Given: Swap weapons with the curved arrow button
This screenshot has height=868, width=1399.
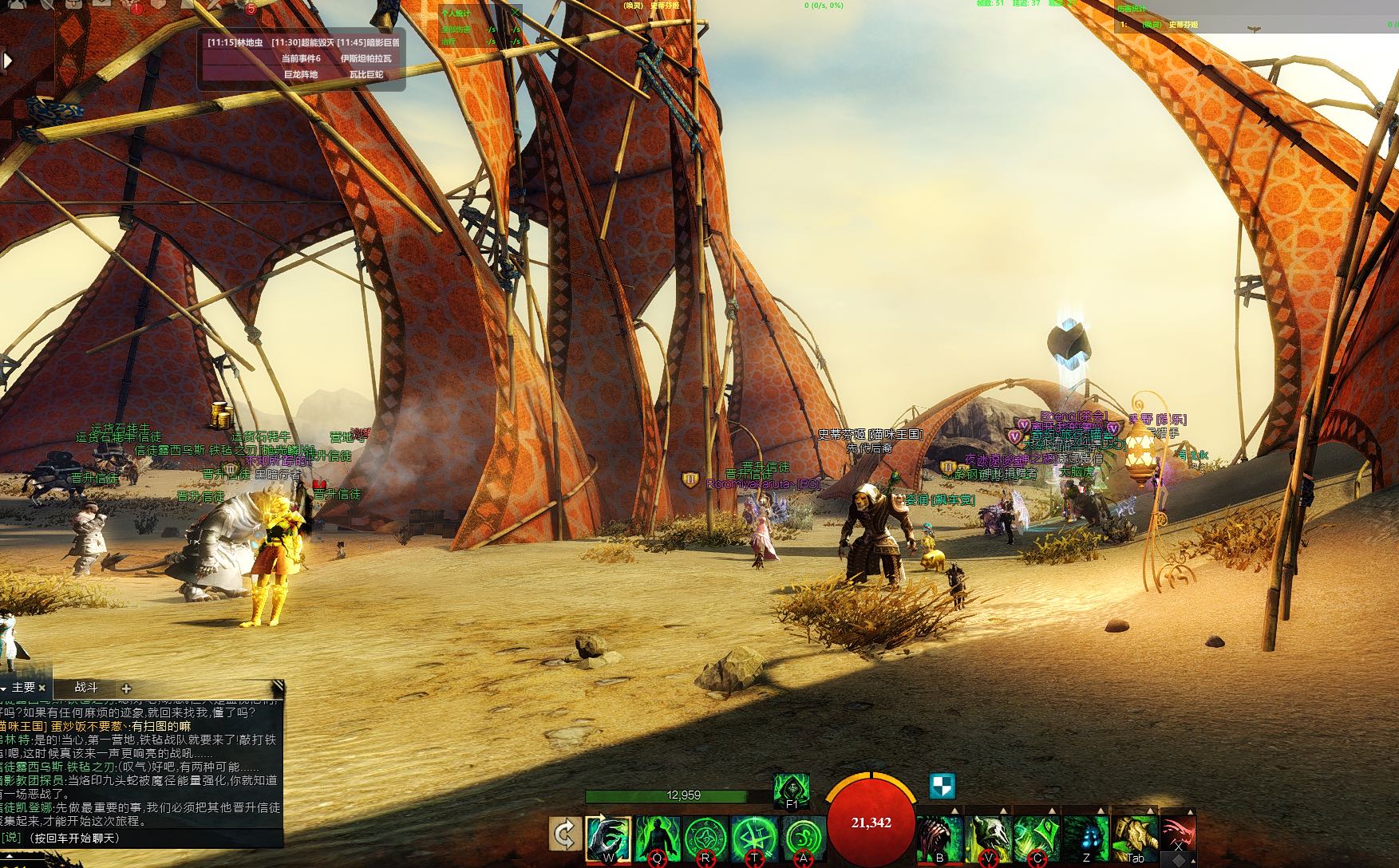Looking at the screenshot, I should tap(564, 835).
